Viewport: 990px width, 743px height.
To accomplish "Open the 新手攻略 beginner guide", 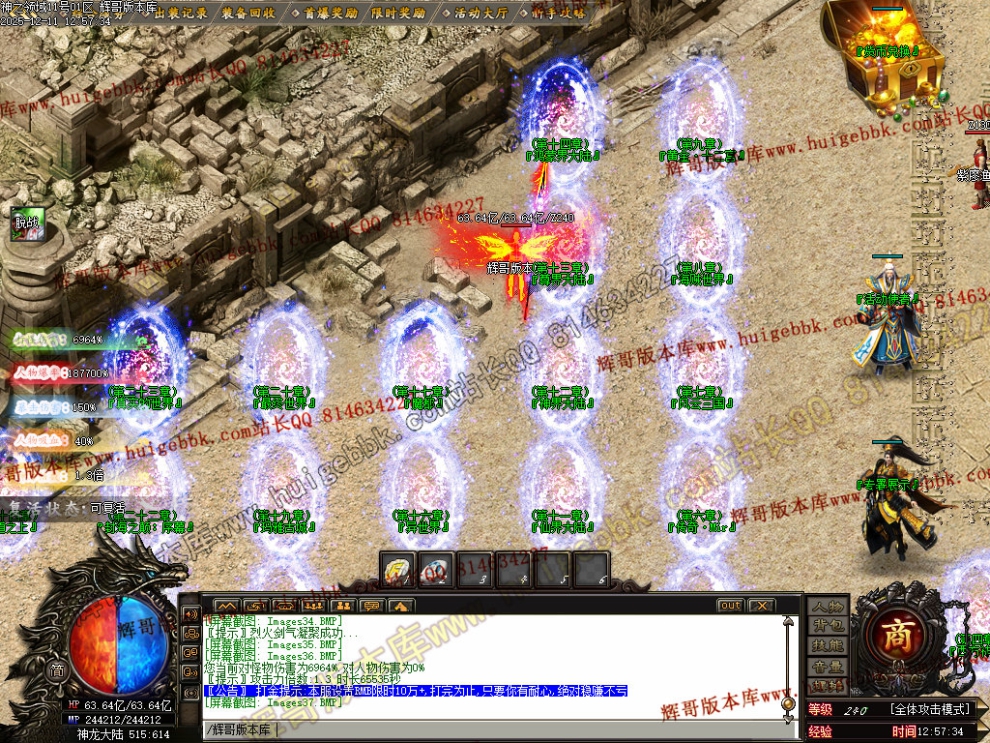I will (x=559, y=12).
